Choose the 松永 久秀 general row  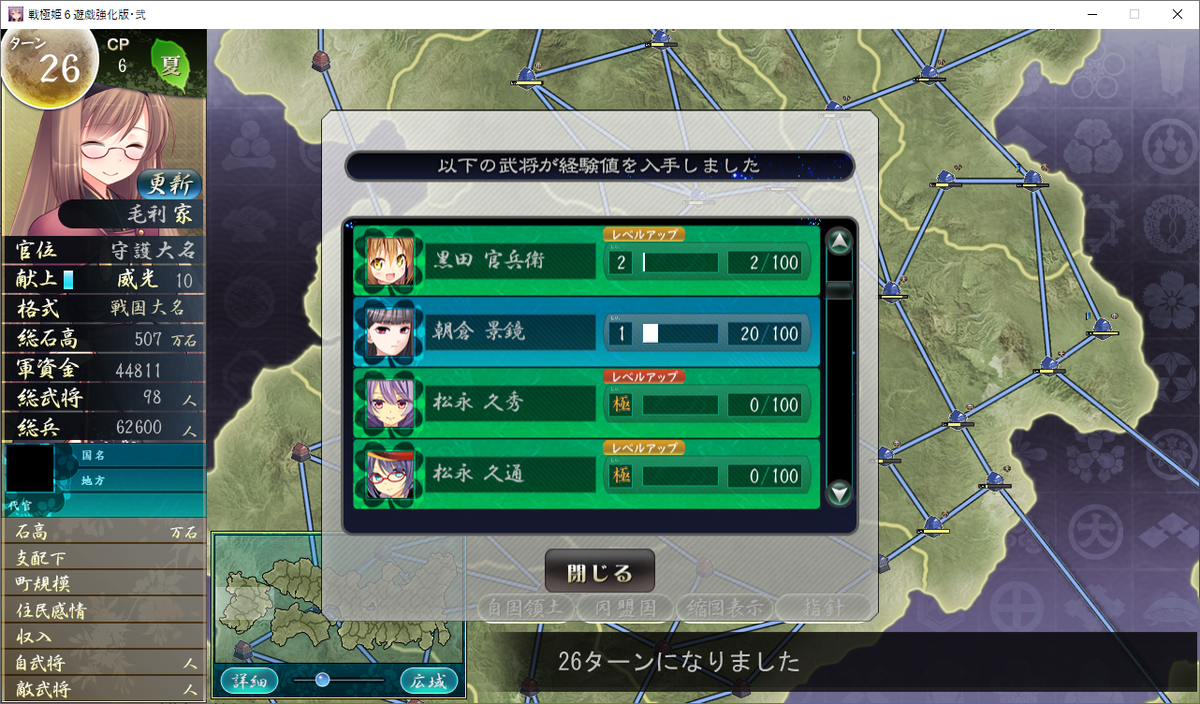[586, 403]
